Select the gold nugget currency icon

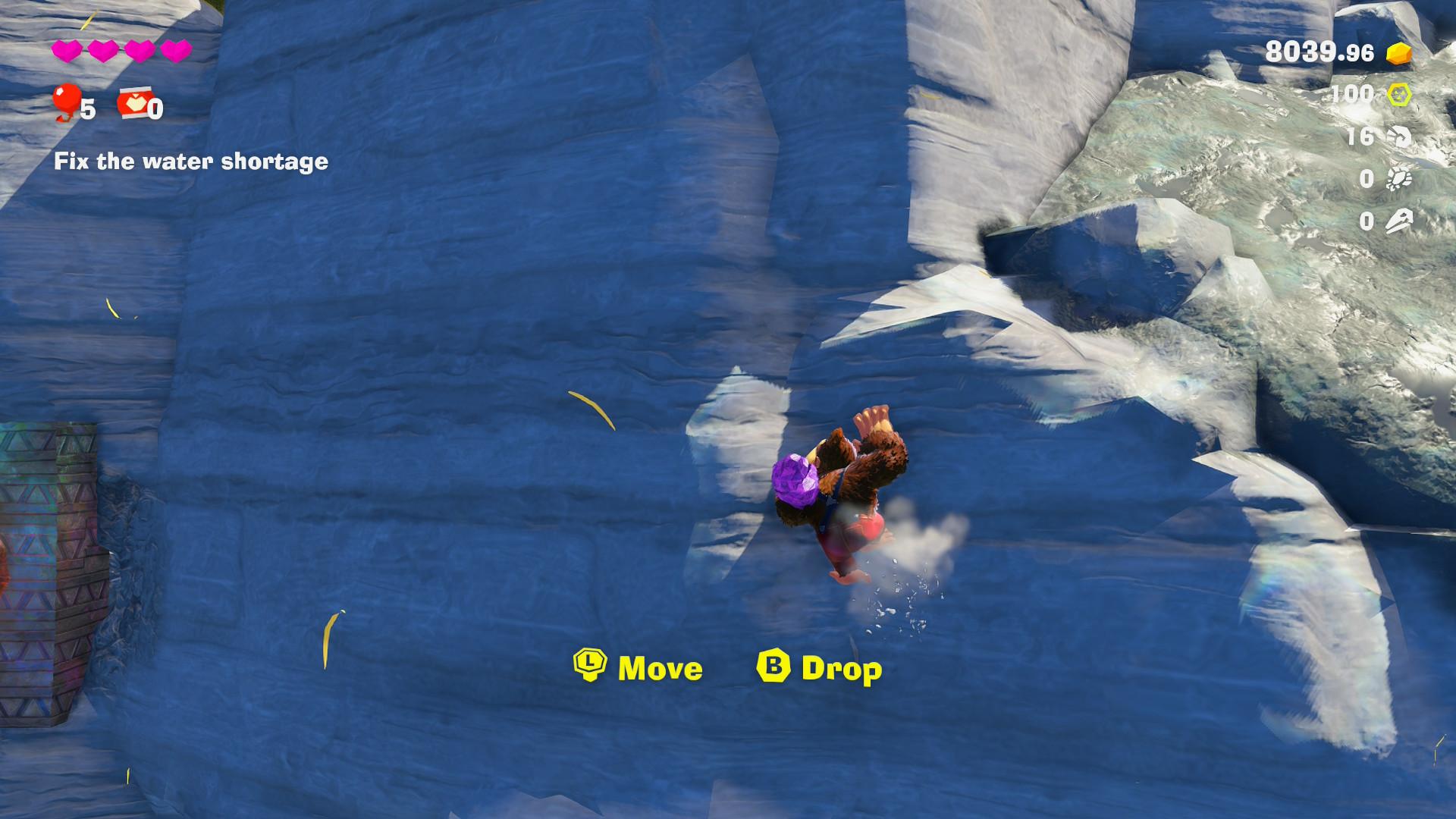[x=1399, y=52]
